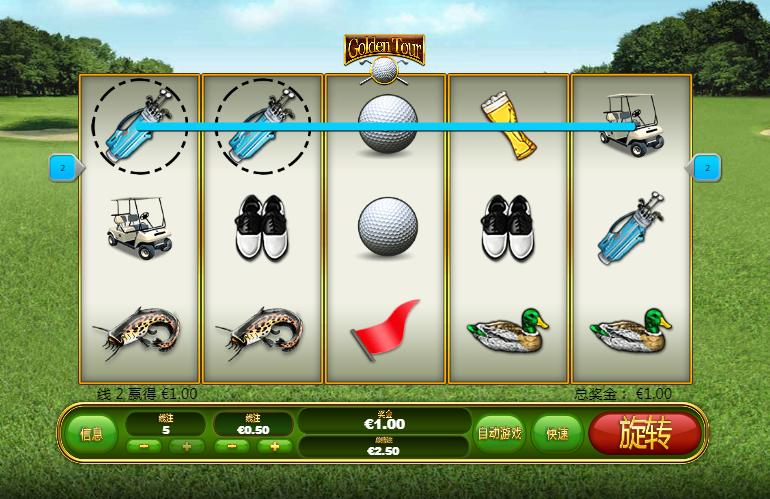Raise the €0.50 line bet
The height and width of the screenshot is (499, 770).
(274, 446)
